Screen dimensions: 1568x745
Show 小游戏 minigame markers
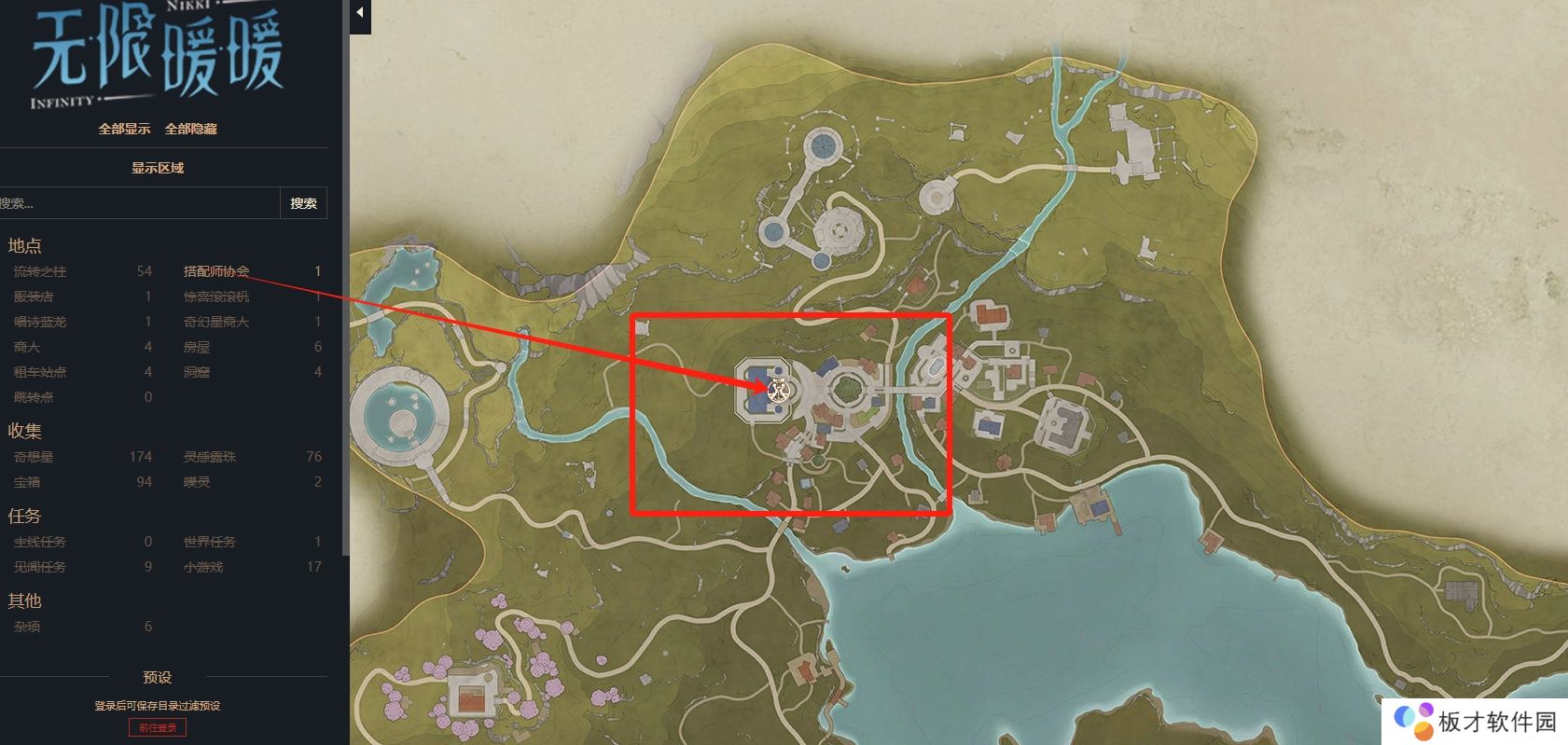[203, 567]
